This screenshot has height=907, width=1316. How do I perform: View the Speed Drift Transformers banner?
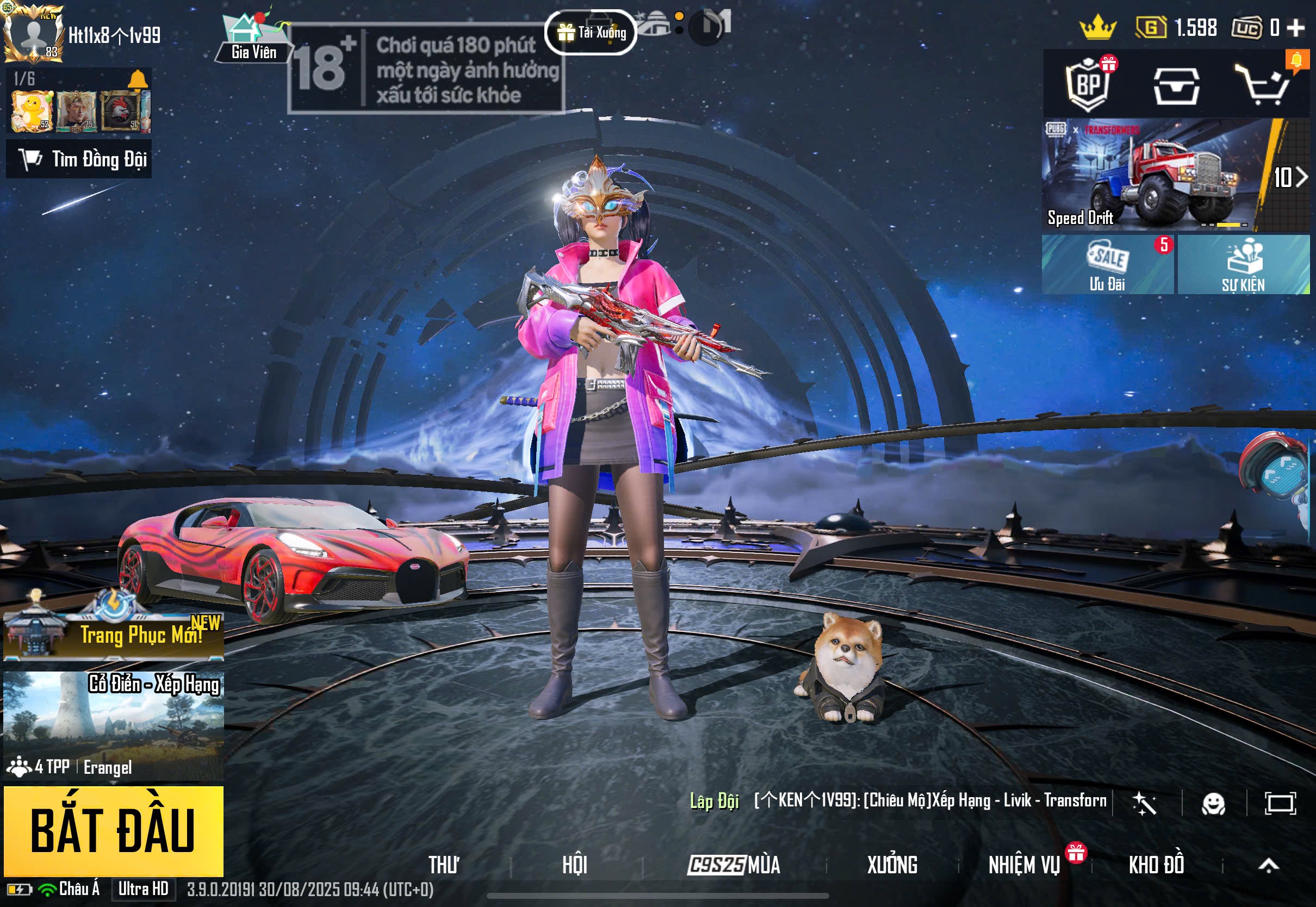pos(1153,175)
